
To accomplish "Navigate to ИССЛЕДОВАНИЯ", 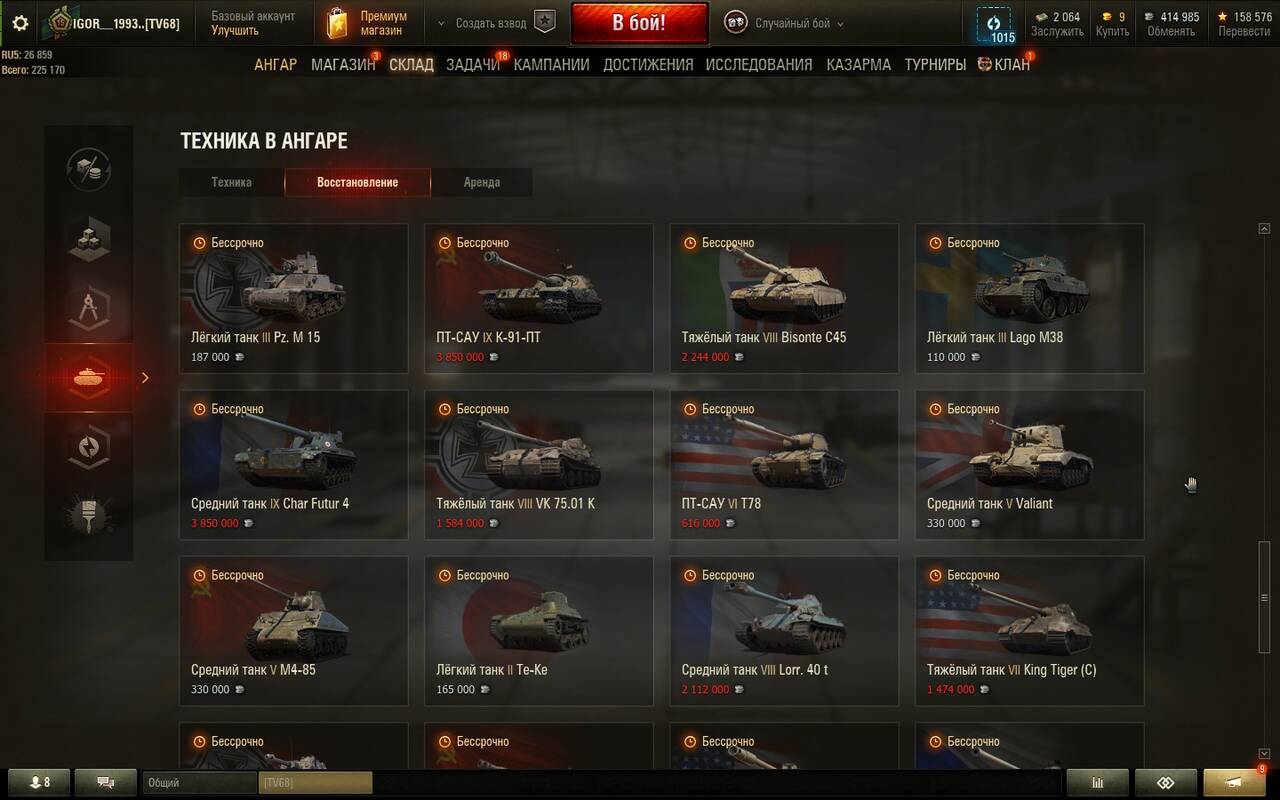I will click(759, 65).
